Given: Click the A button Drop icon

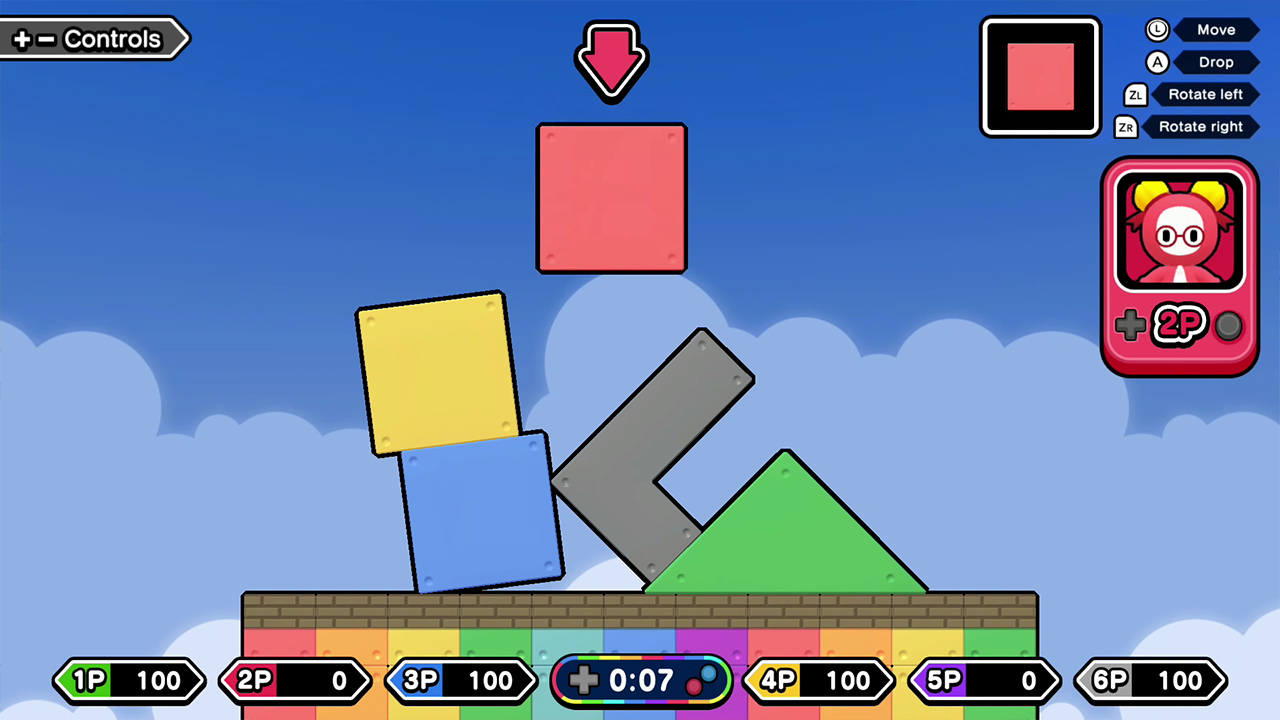Looking at the screenshot, I should pyautogui.click(x=1157, y=62).
